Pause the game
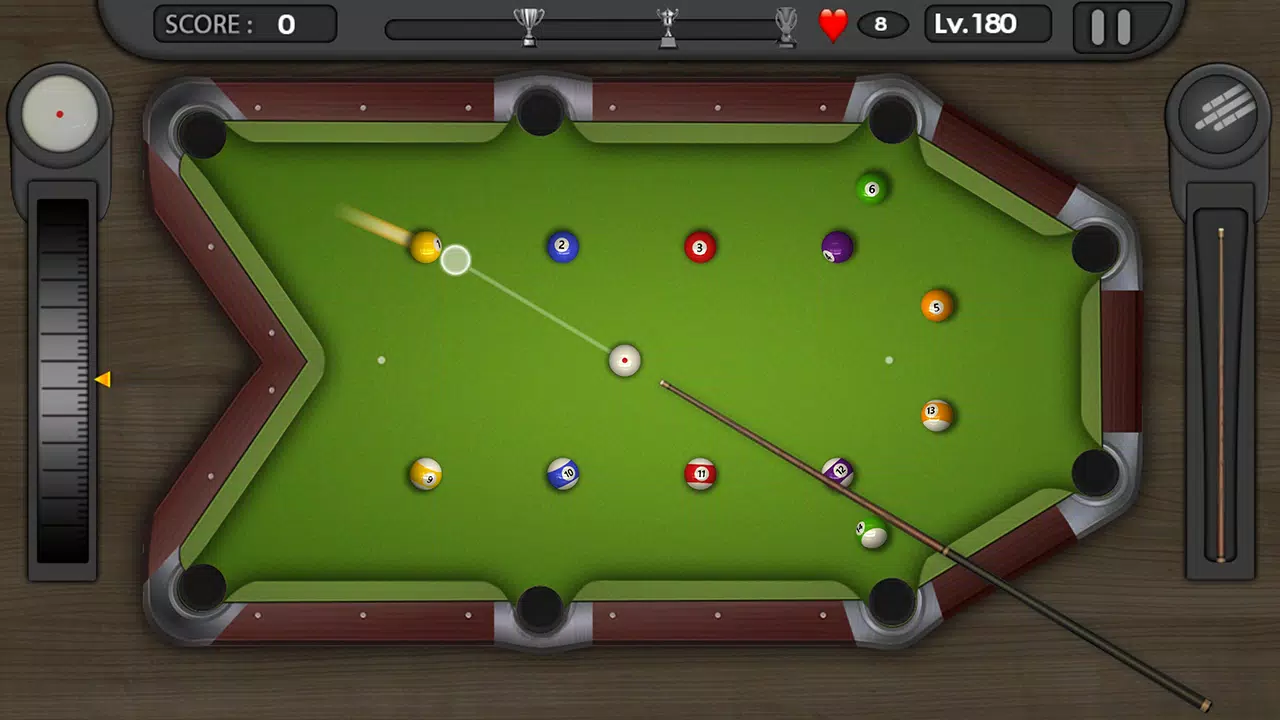1280x720 pixels. [x=1110, y=26]
